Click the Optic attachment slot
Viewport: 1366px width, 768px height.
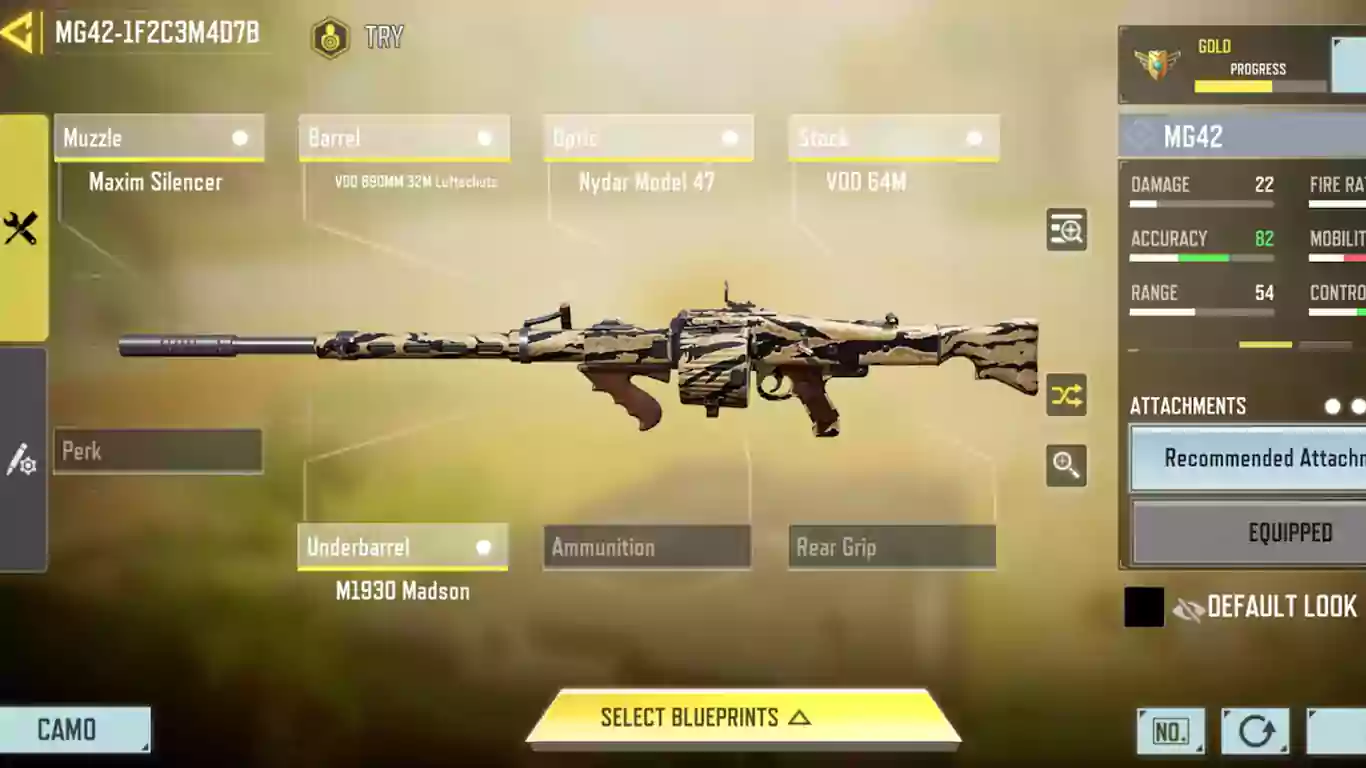(647, 138)
